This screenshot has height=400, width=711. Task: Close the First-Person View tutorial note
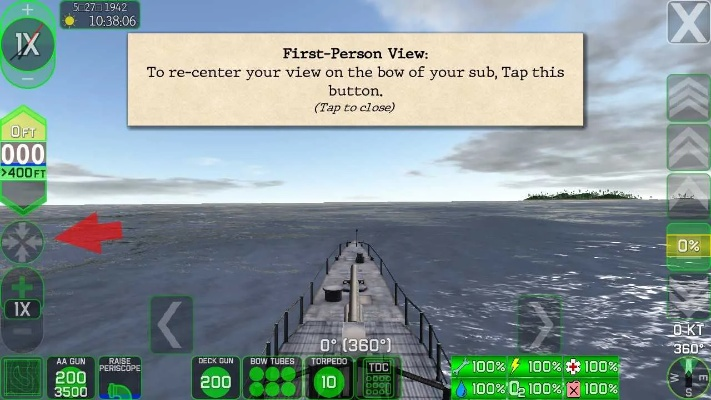pyautogui.click(x=355, y=80)
